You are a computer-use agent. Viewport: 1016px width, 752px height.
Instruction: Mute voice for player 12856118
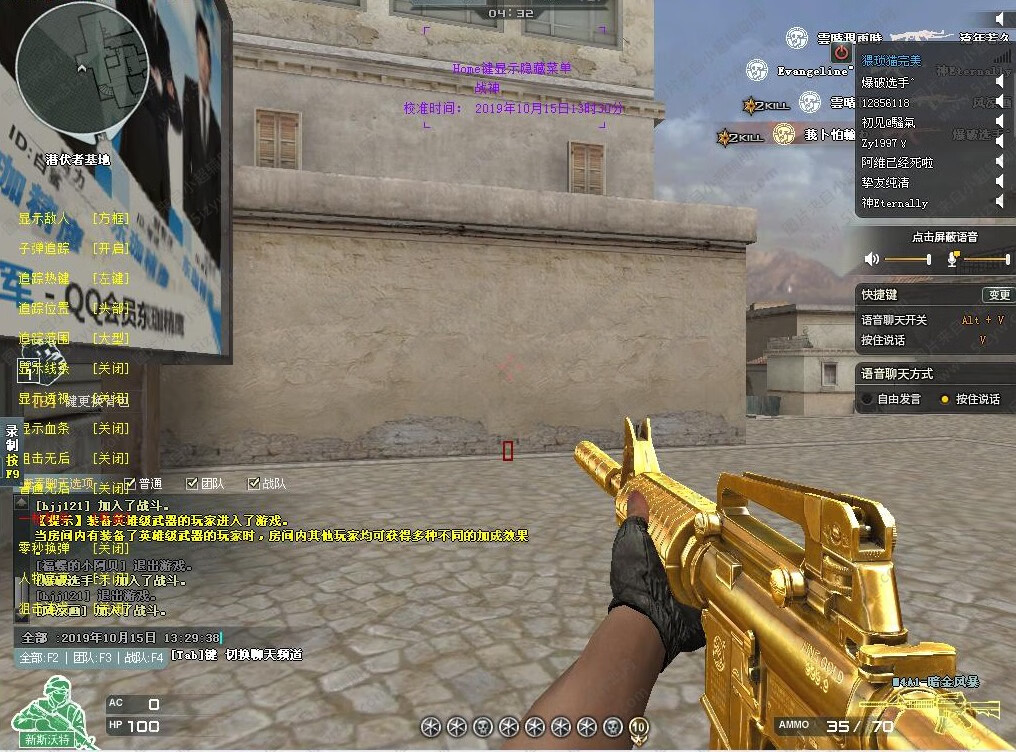coord(999,102)
